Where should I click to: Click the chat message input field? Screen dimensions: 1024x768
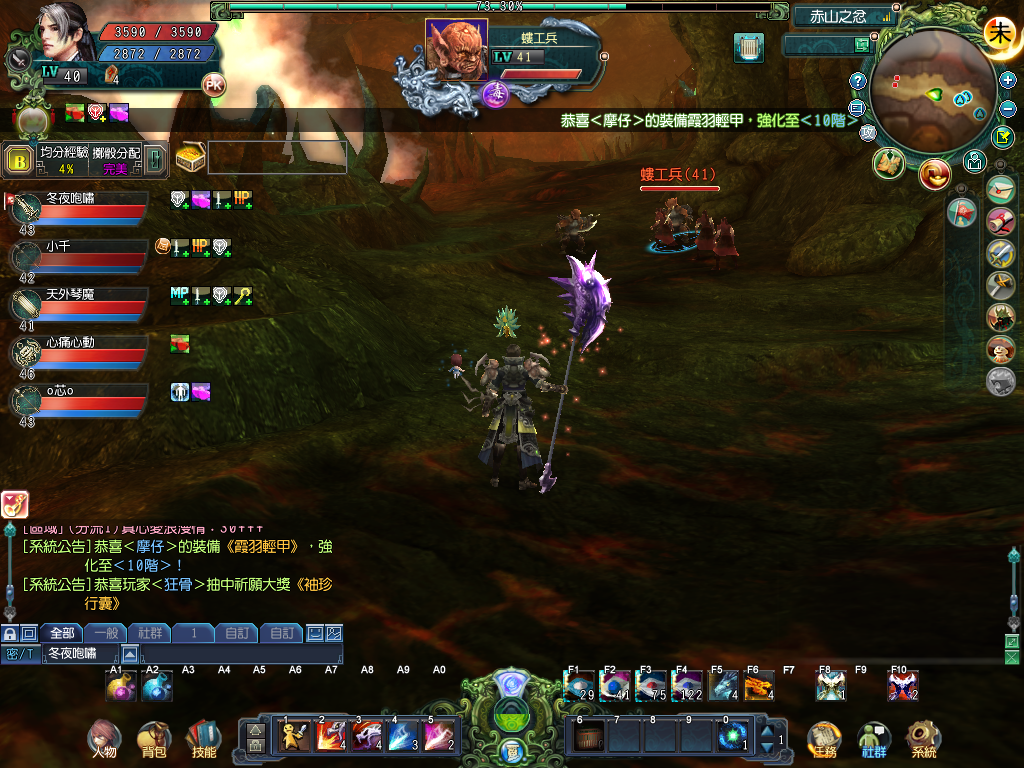pyautogui.click(x=240, y=653)
